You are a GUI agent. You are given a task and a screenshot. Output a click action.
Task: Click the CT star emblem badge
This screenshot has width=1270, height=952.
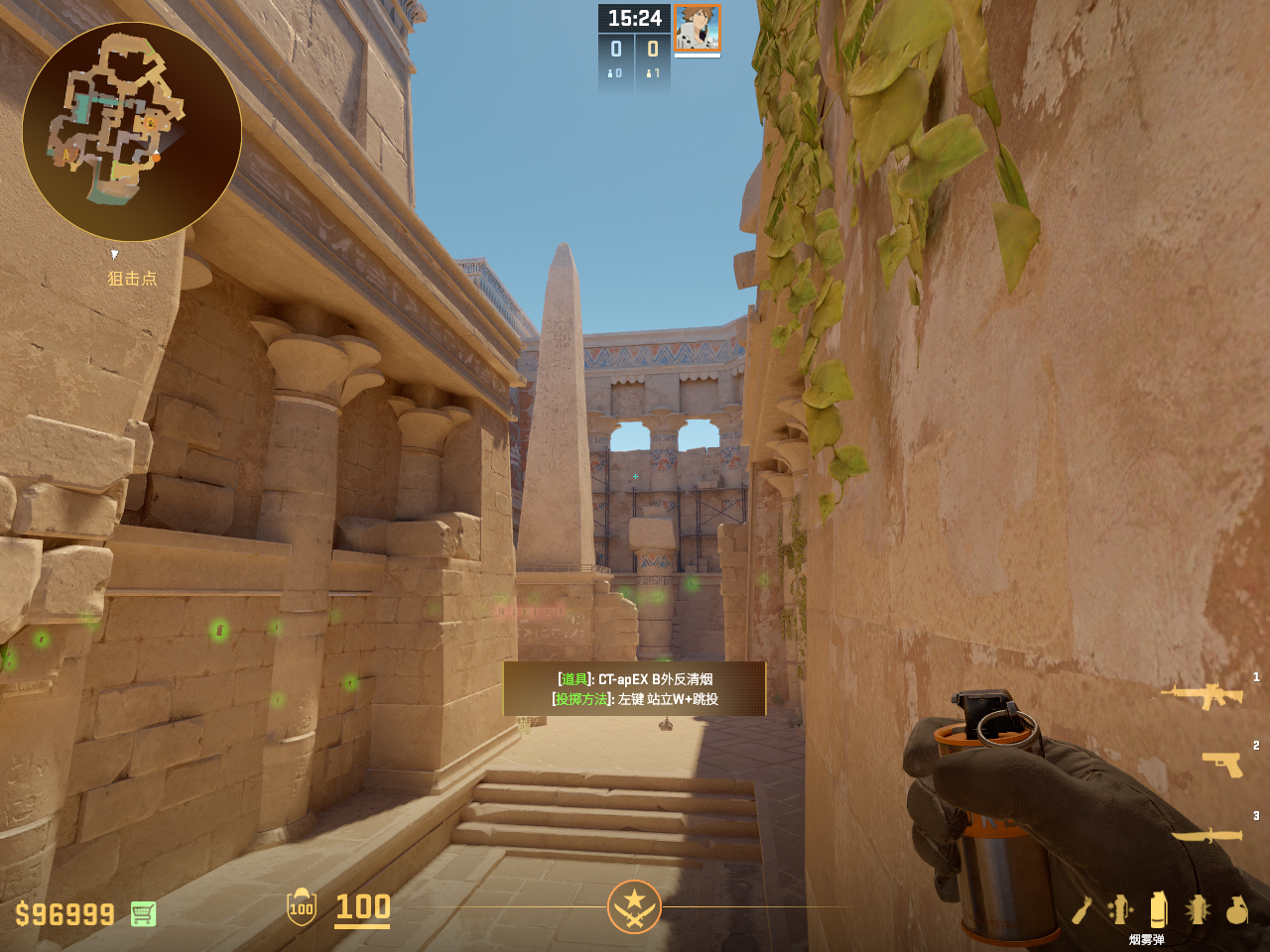point(634,906)
